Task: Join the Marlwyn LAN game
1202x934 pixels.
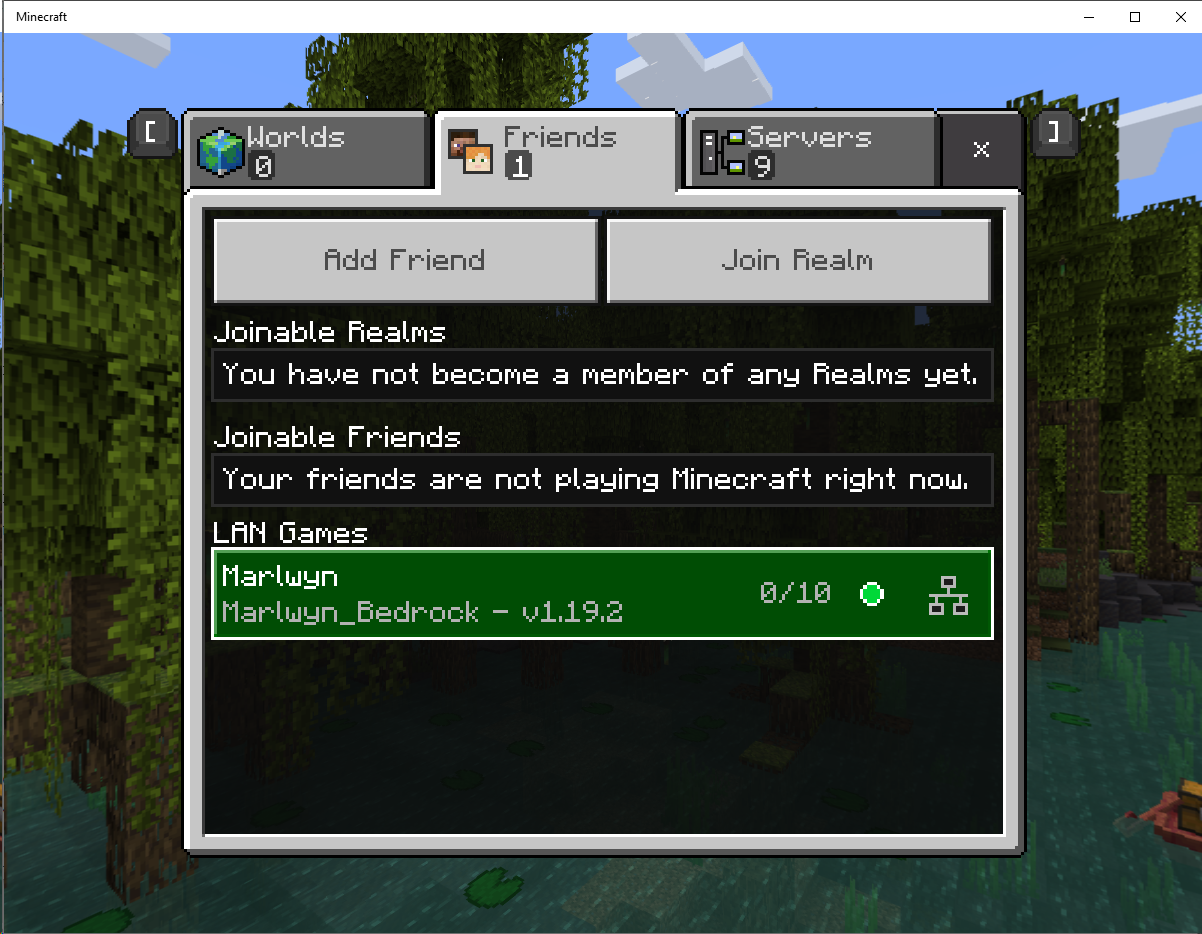Action: (602, 594)
